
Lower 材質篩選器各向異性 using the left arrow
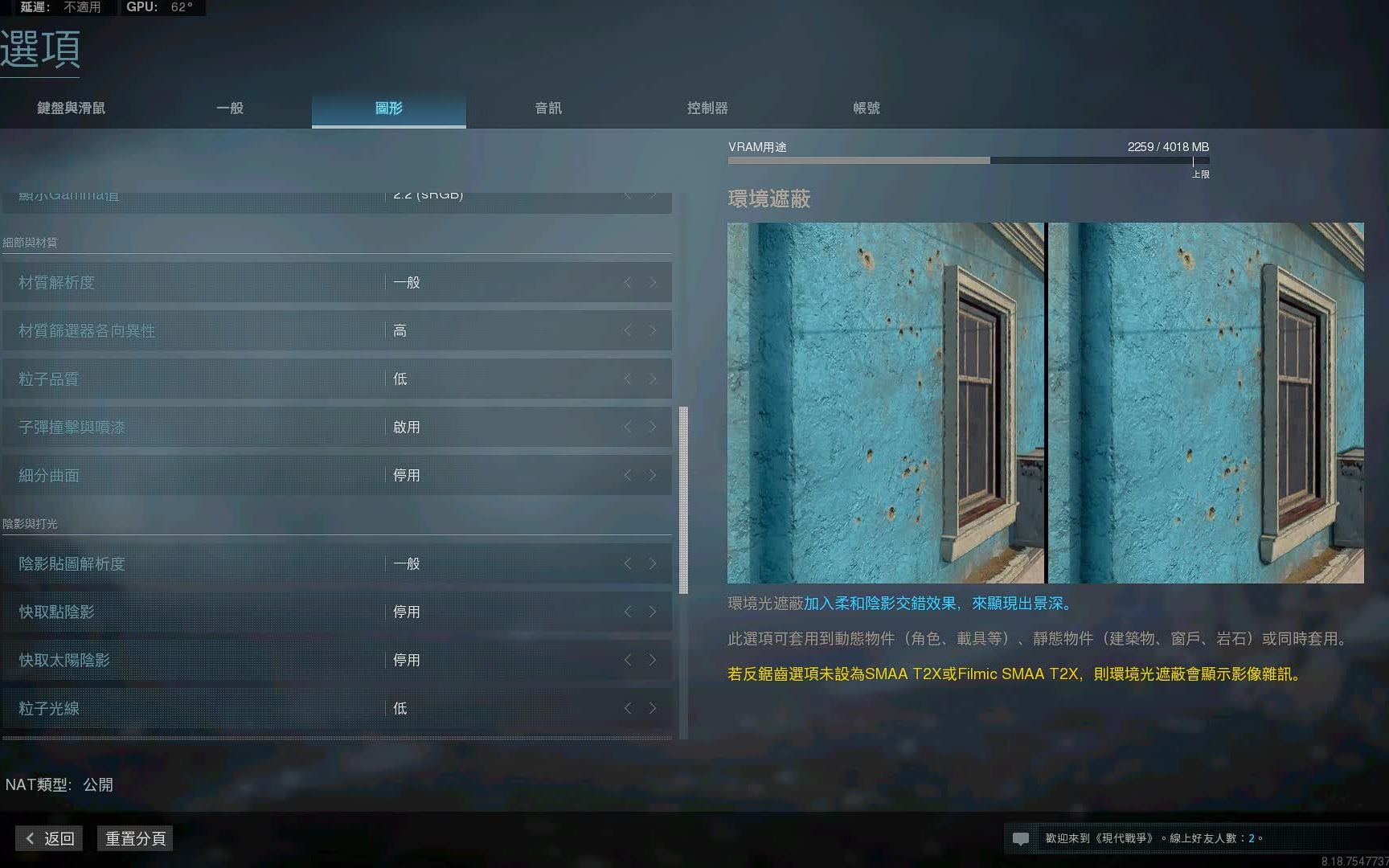coord(628,330)
